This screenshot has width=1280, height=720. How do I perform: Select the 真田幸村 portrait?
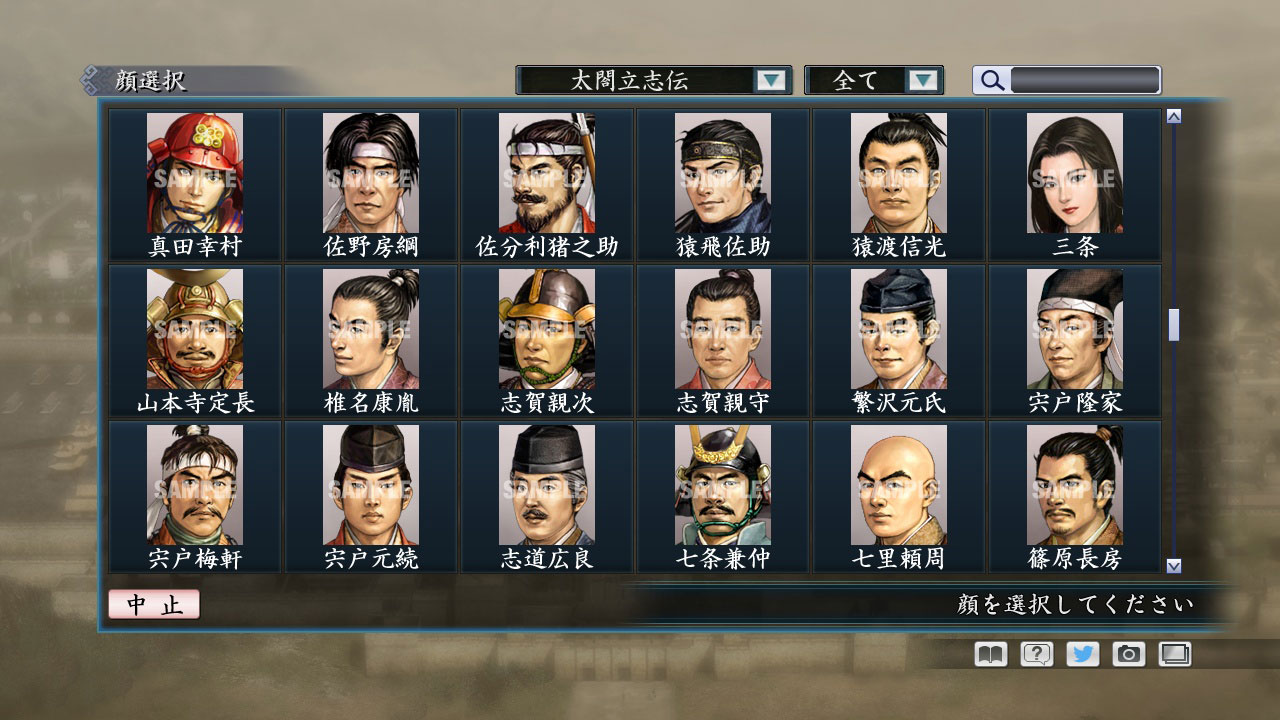click(x=195, y=175)
